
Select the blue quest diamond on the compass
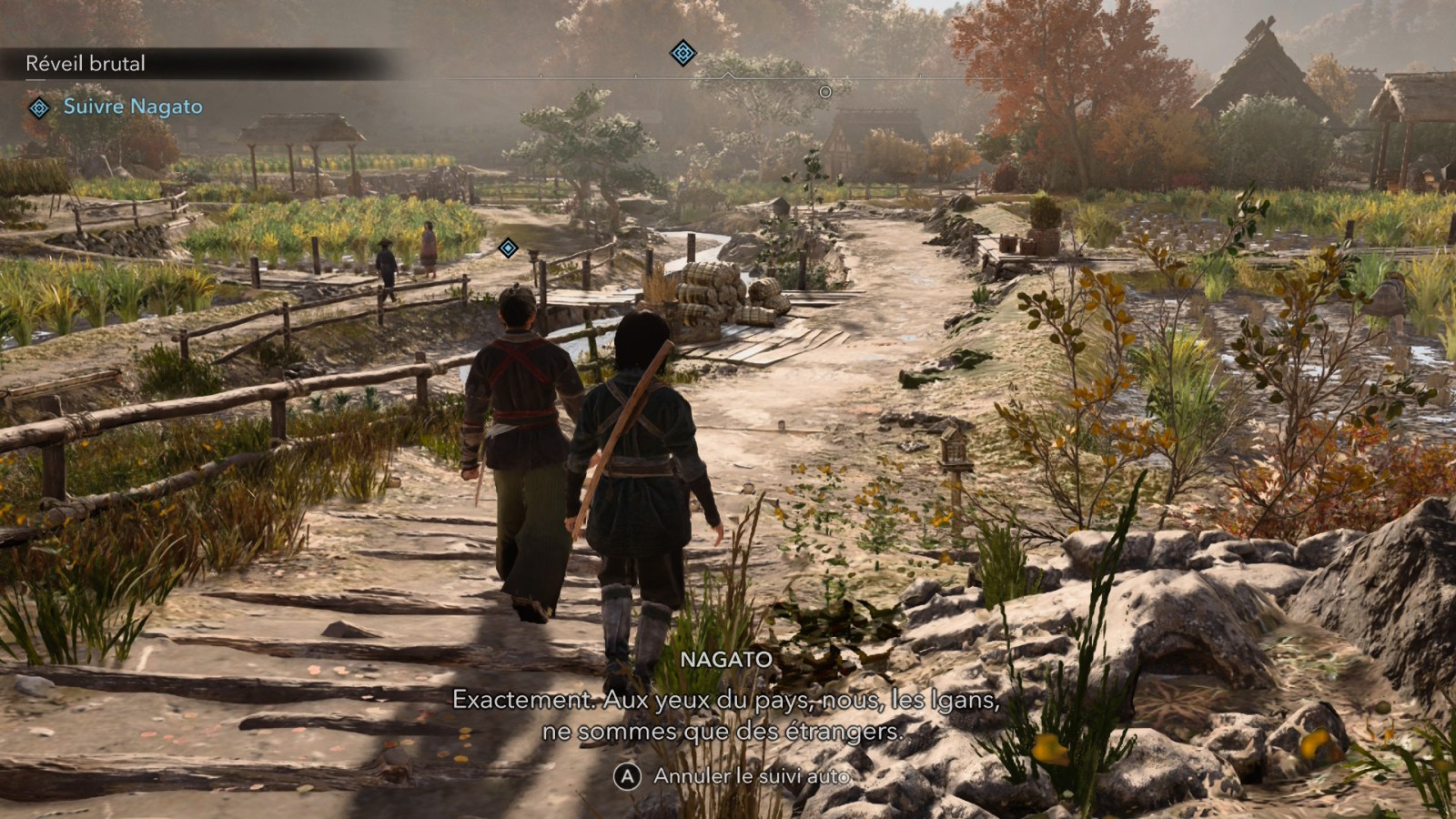(682, 53)
